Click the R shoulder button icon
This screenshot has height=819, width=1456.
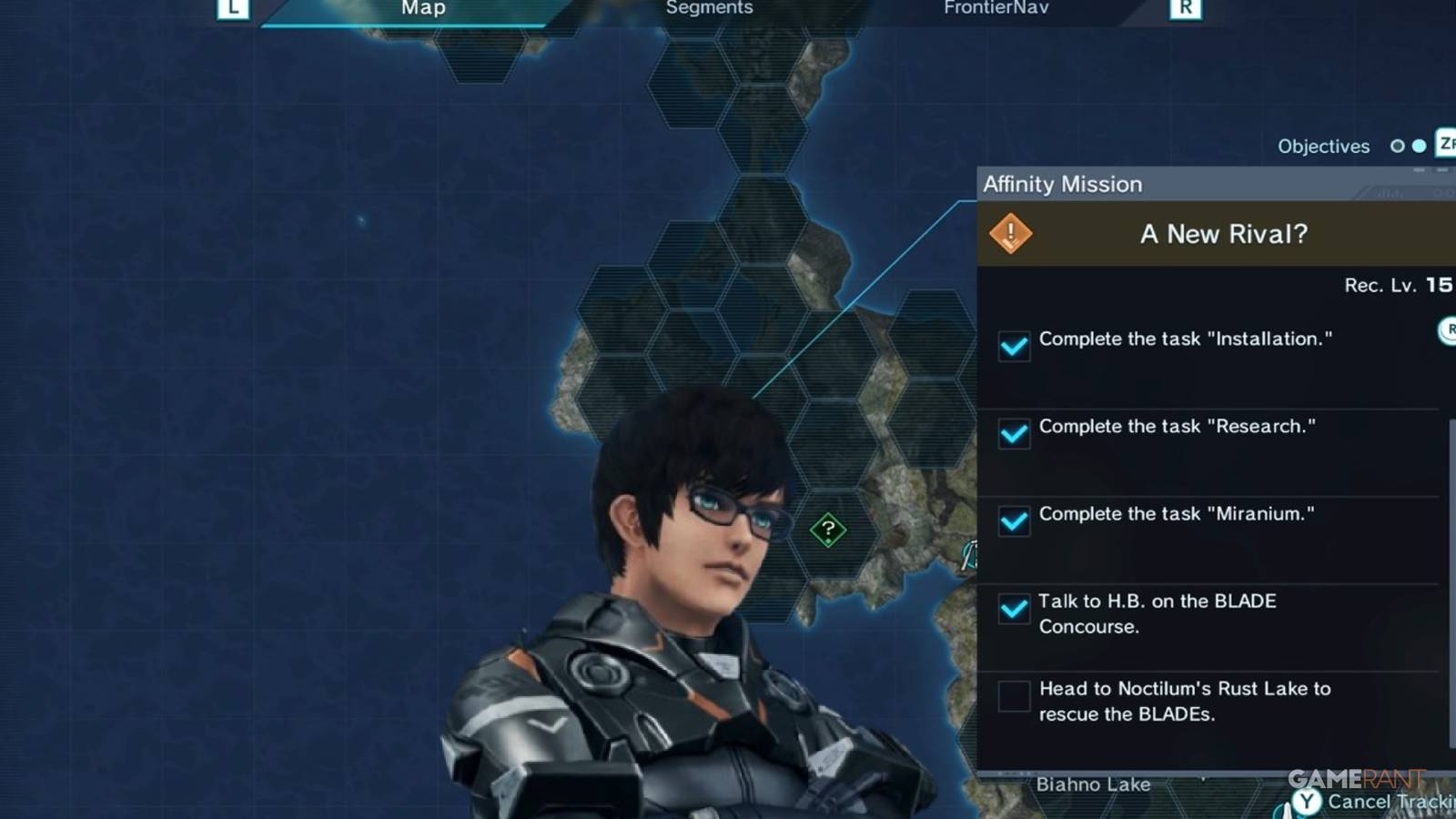(1183, 7)
